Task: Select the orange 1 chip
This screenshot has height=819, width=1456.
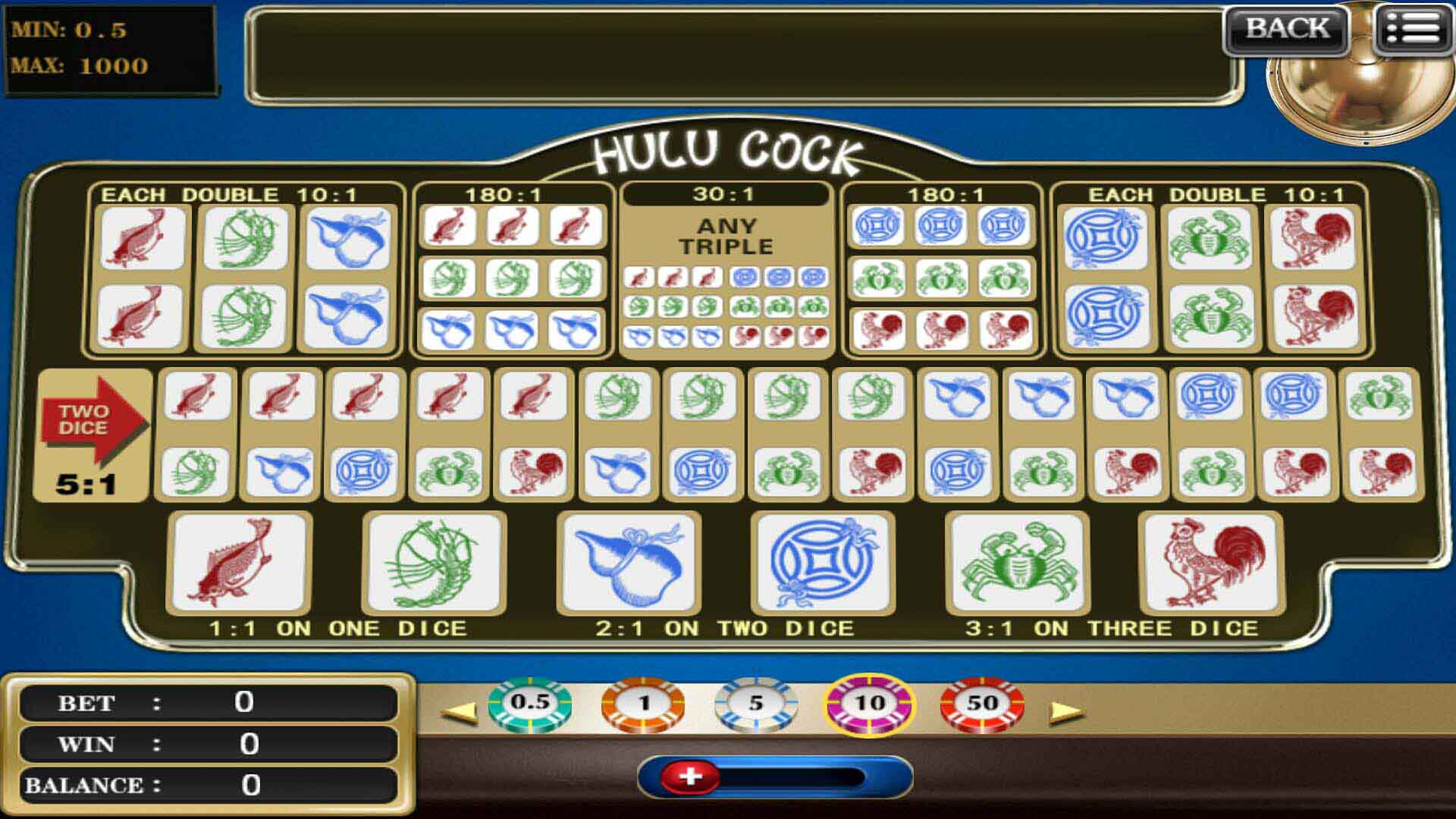Action: pyautogui.click(x=643, y=704)
